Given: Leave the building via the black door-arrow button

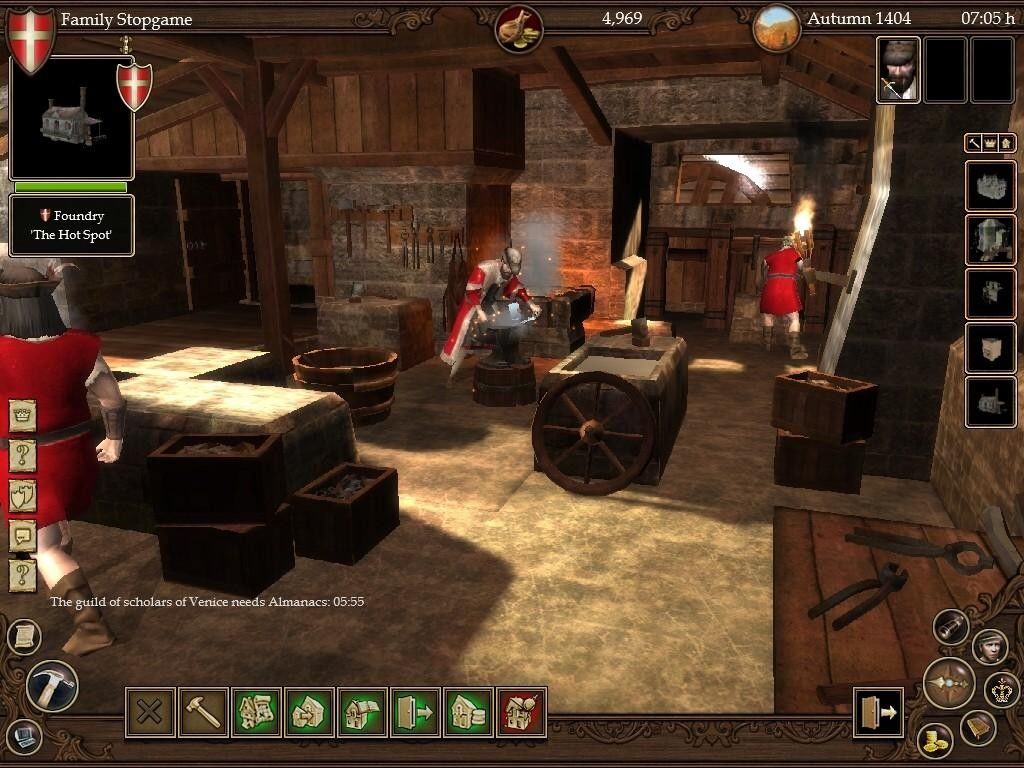Looking at the screenshot, I should [878, 712].
